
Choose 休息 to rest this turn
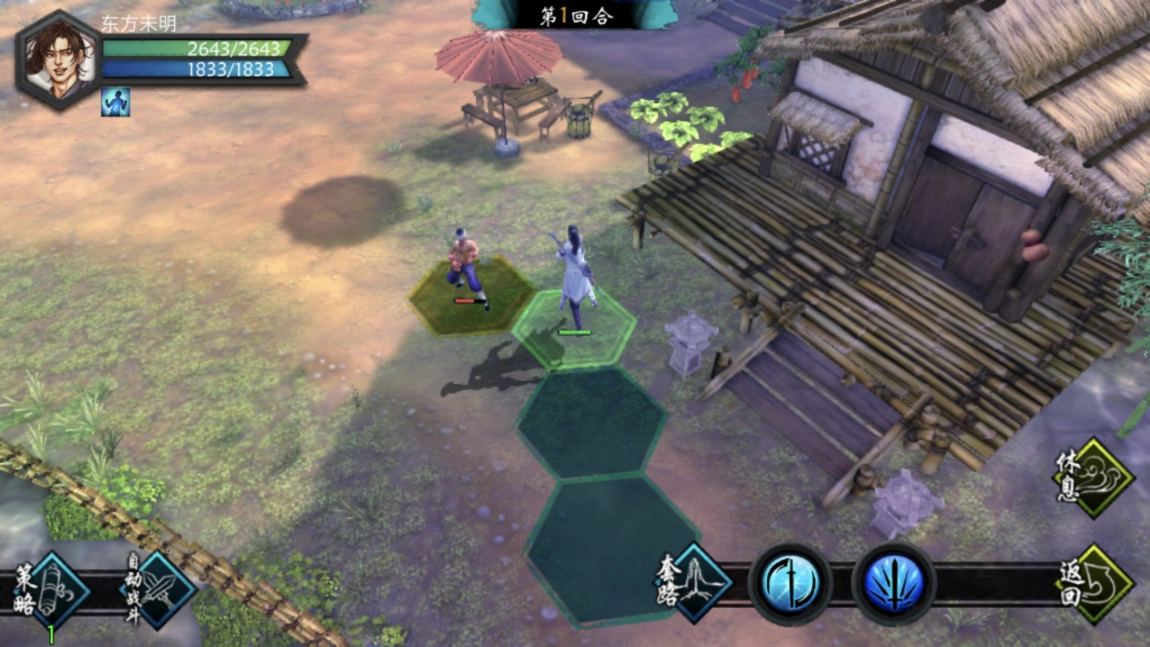pos(1097,479)
